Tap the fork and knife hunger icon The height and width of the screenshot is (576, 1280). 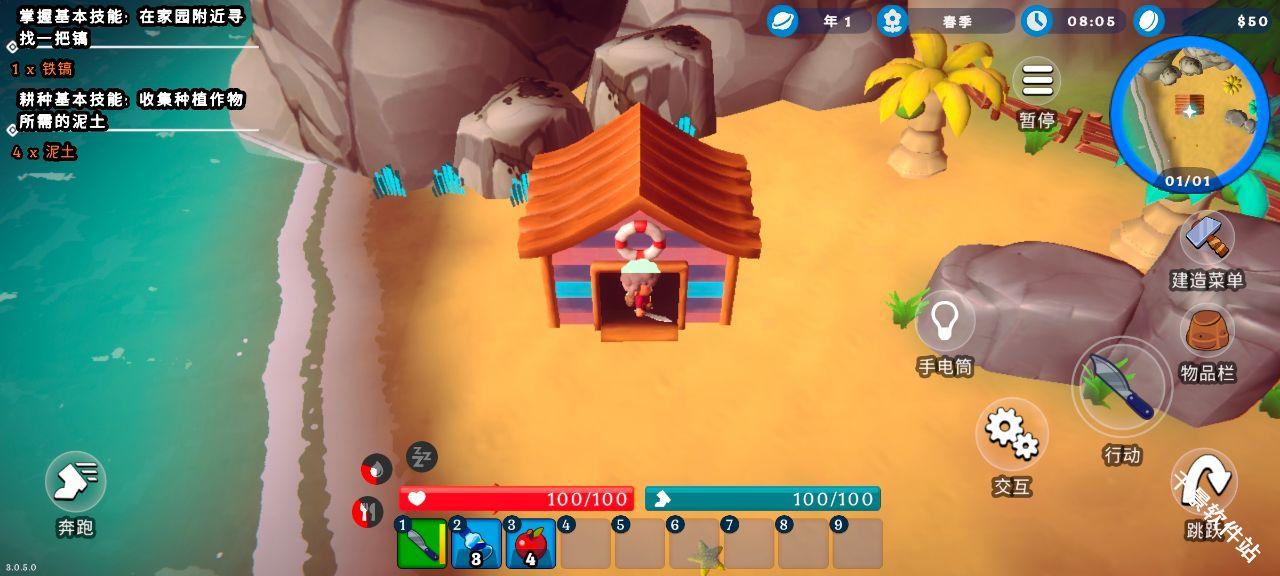(368, 512)
